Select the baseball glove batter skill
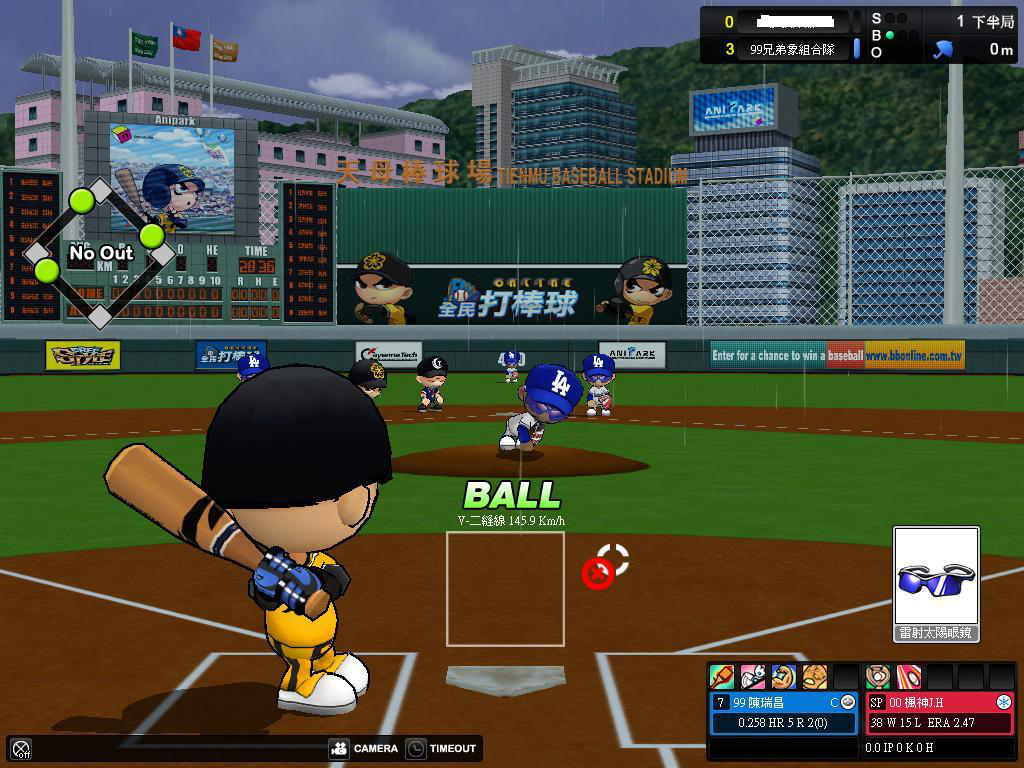This screenshot has width=1024, height=768. pyautogui.click(x=816, y=677)
